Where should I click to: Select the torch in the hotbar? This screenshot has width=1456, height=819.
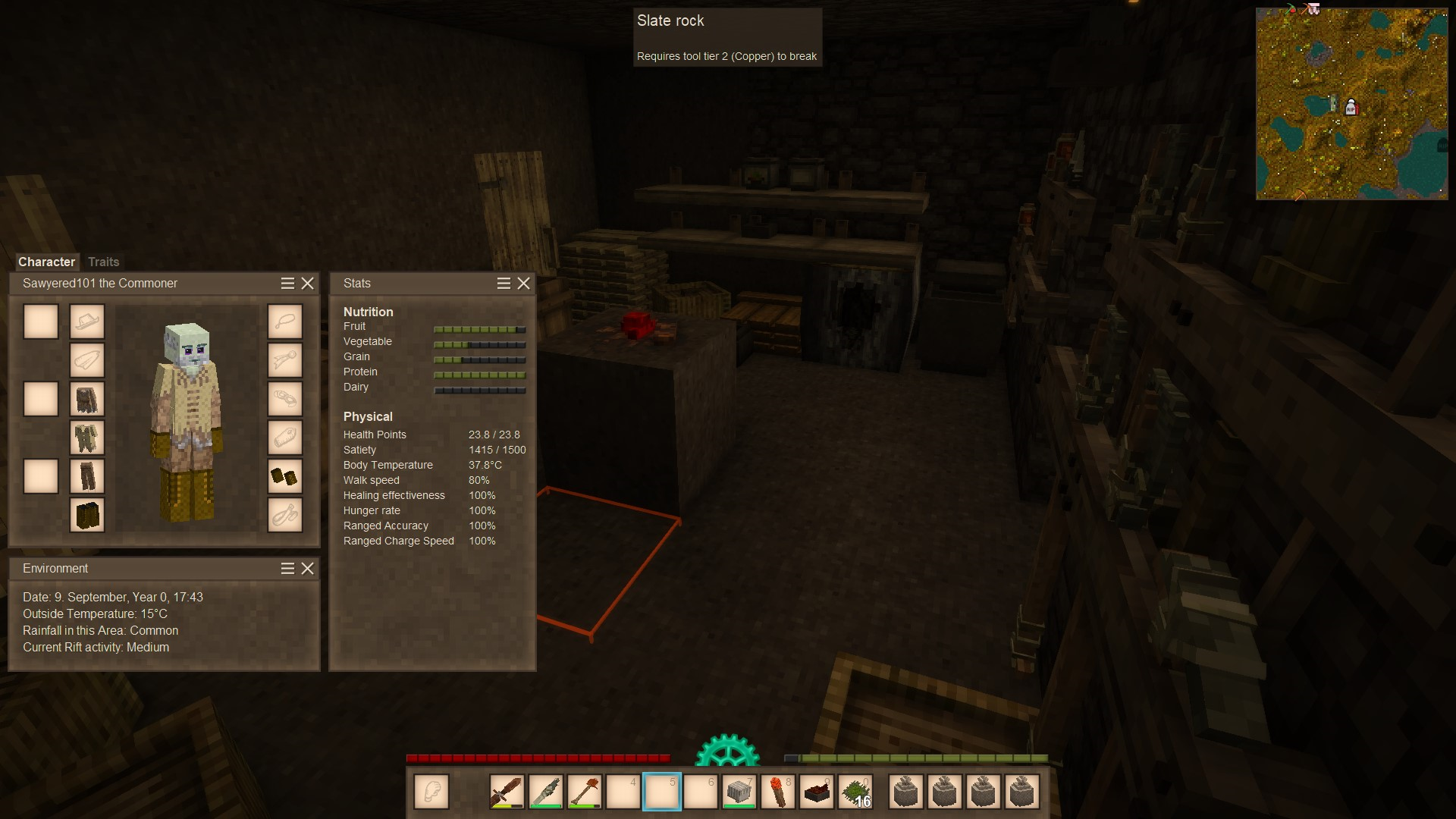[778, 792]
